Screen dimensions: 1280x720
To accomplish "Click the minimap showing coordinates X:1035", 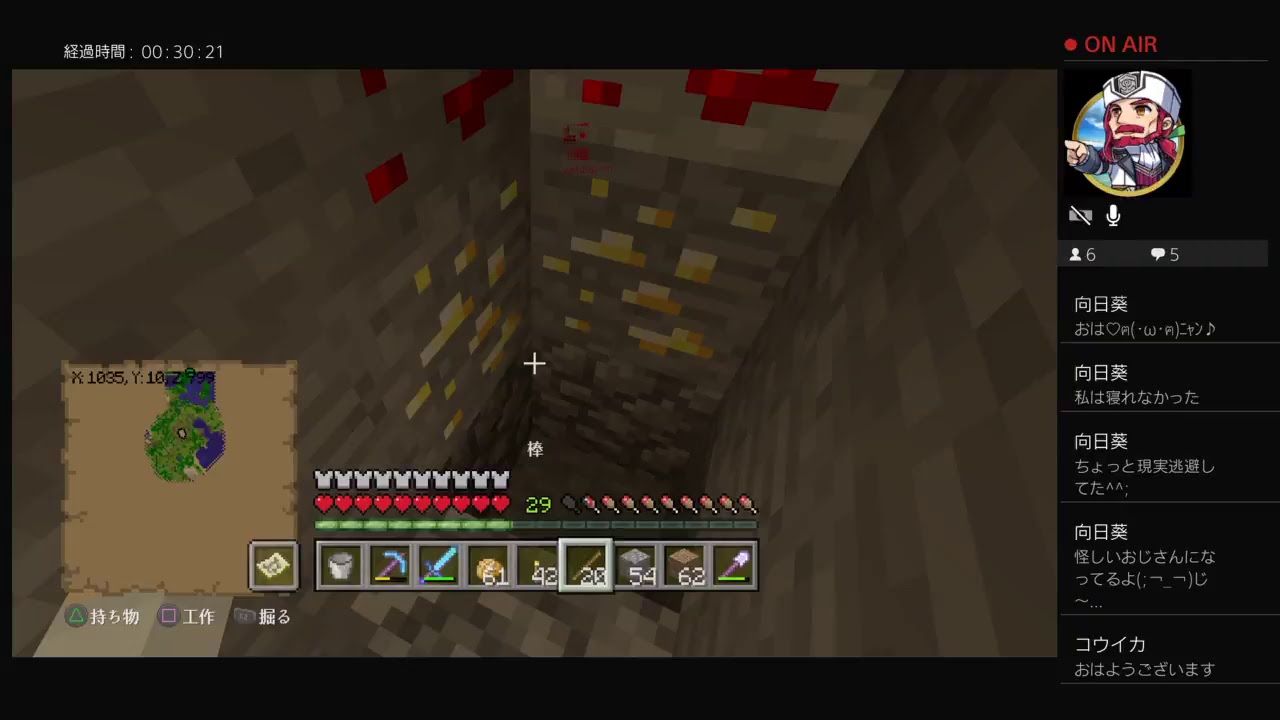I will [x=180, y=430].
